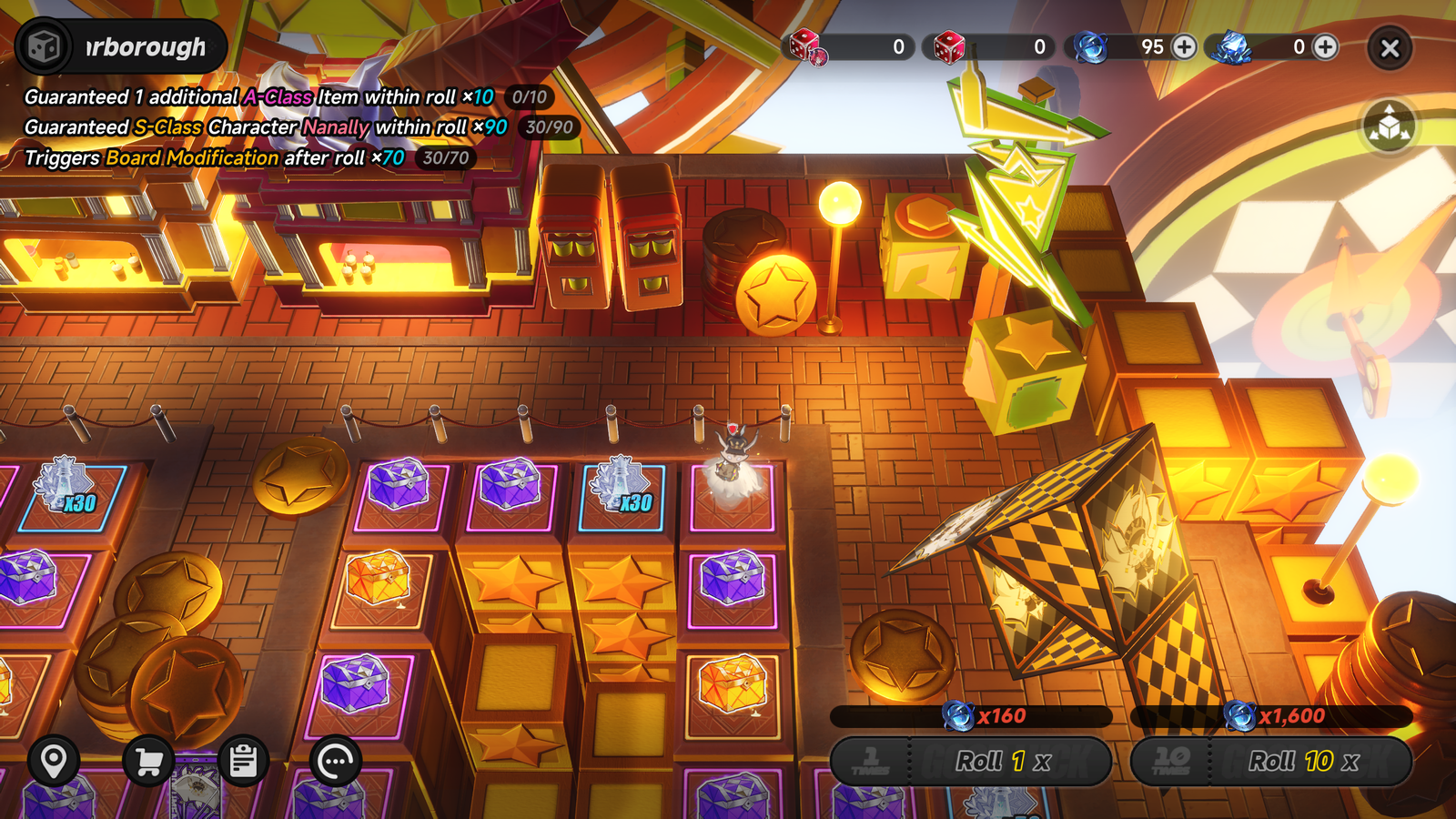Toggle the 3D cube view button
The width and height of the screenshot is (1456, 819).
tap(1390, 126)
